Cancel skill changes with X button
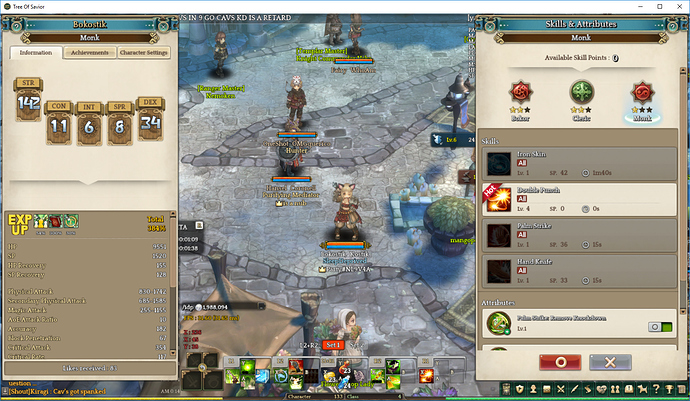The height and width of the screenshot is (401, 690). pos(612,361)
